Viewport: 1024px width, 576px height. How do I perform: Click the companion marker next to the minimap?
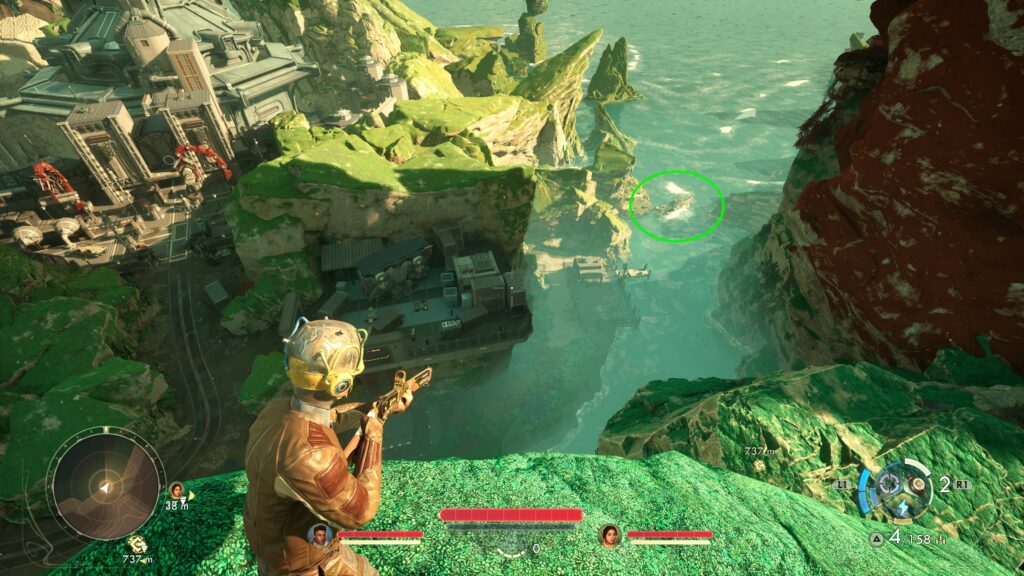(x=177, y=490)
